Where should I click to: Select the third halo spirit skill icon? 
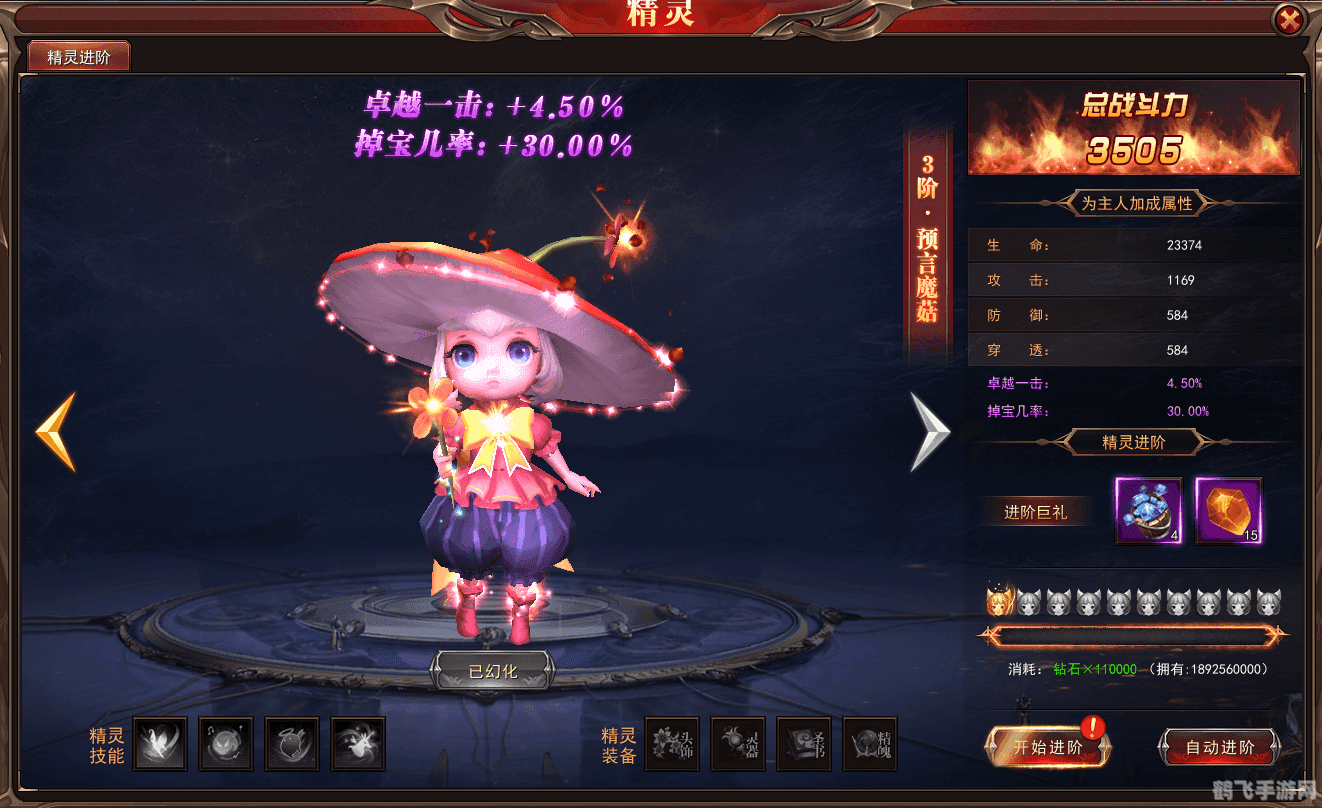coord(292,744)
